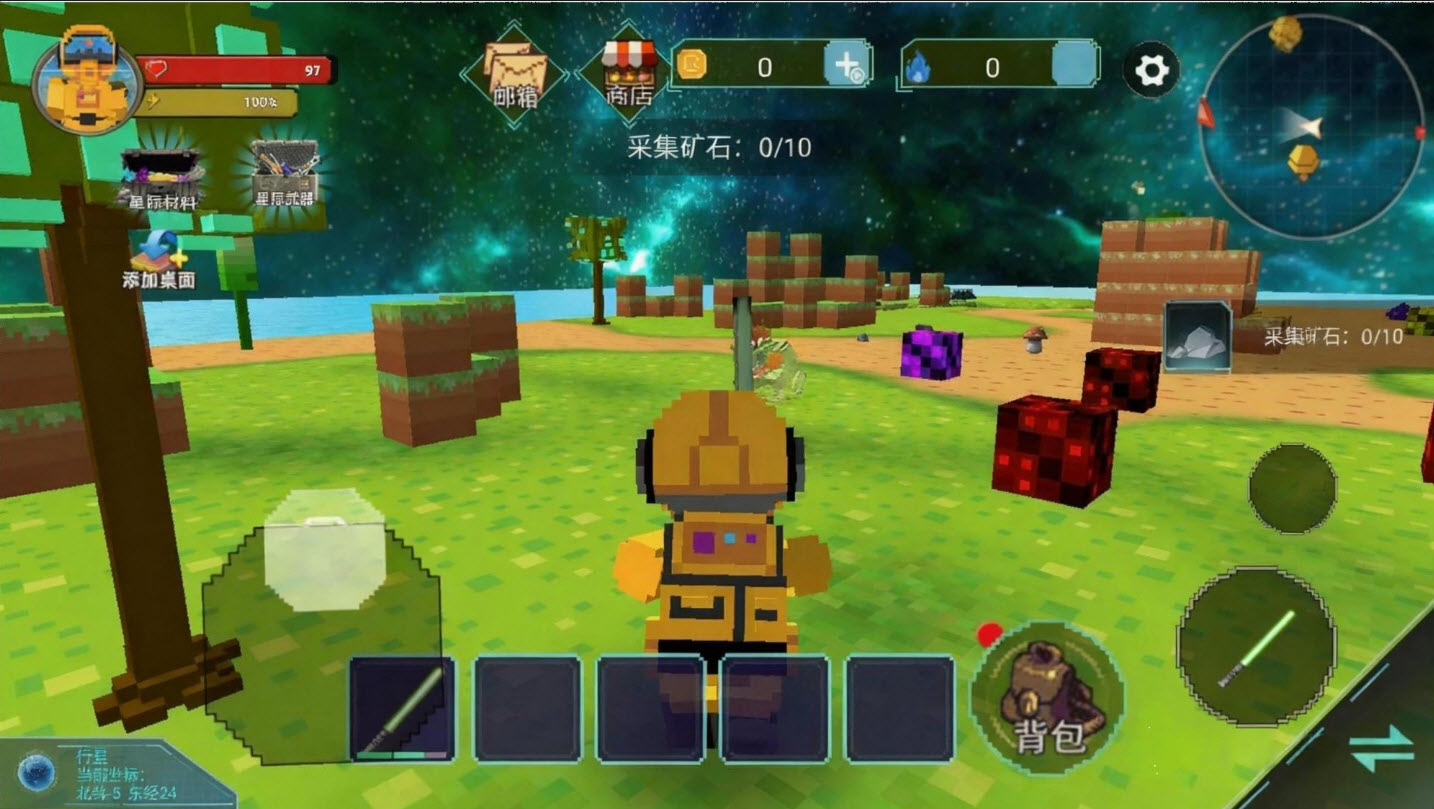Open the 星际材料 materials chest
1434x809 pixels.
[x=162, y=179]
